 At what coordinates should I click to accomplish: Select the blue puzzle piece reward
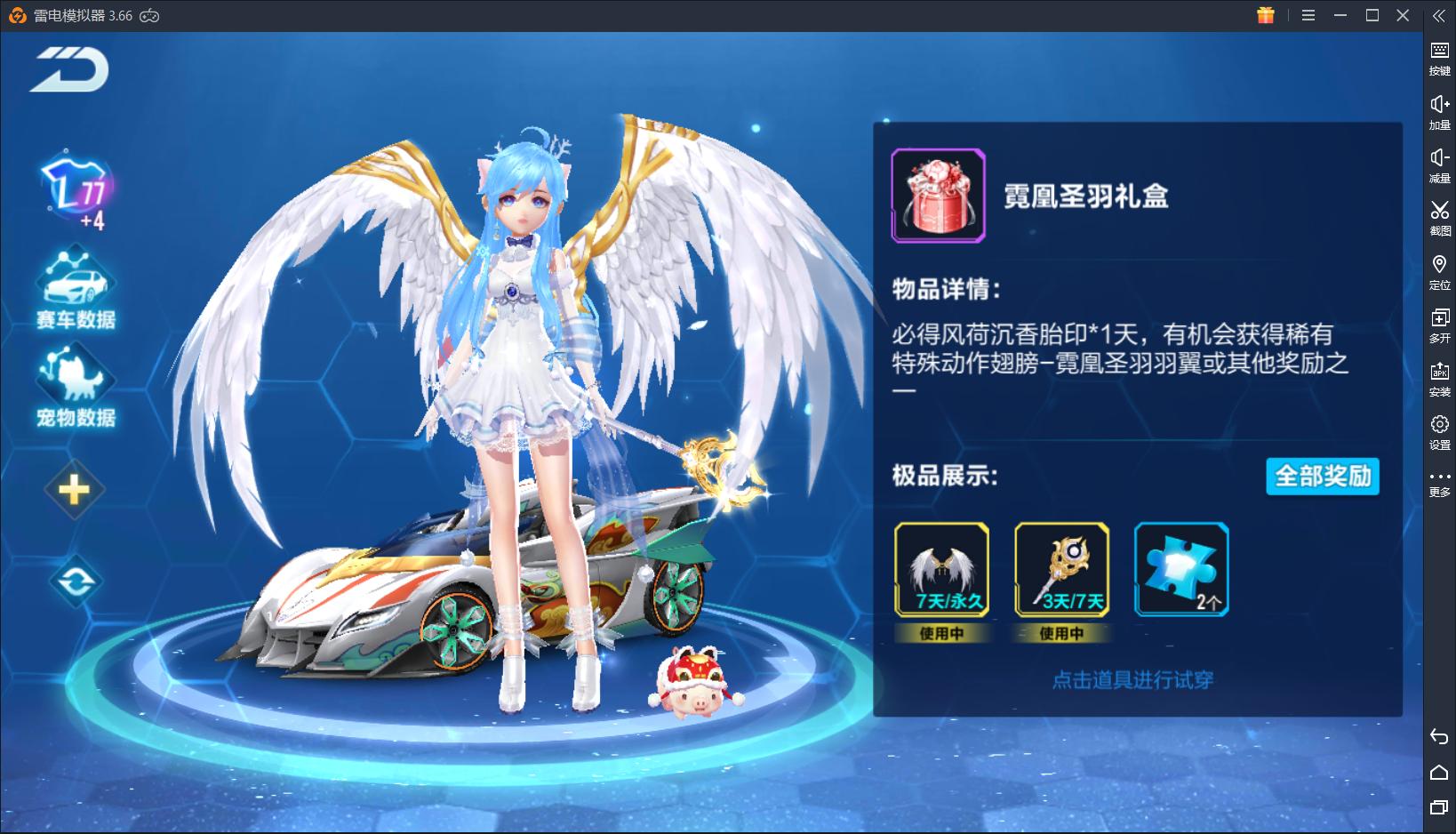pos(1181,570)
